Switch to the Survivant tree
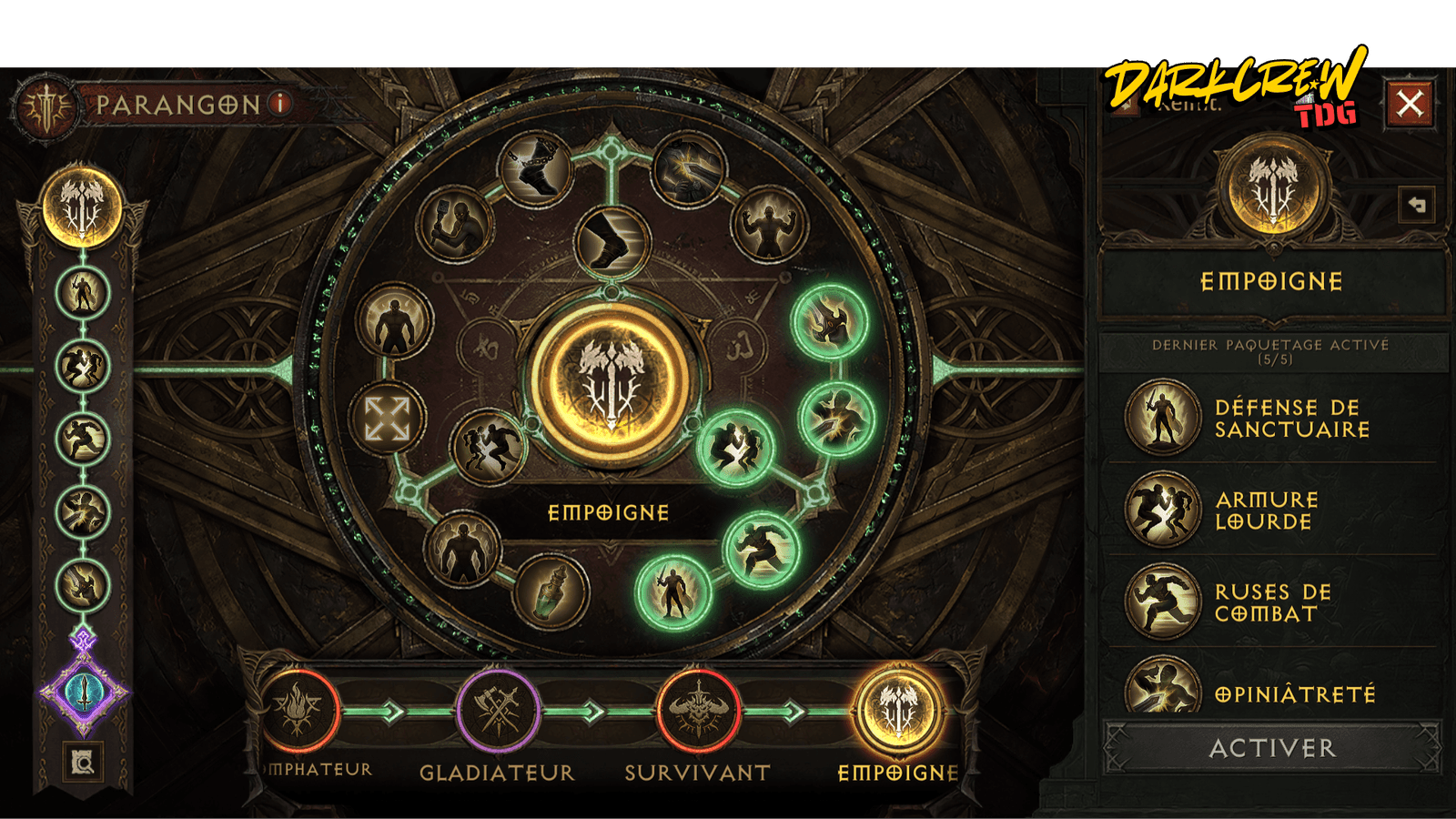The width and height of the screenshot is (1456, 819). (697, 712)
